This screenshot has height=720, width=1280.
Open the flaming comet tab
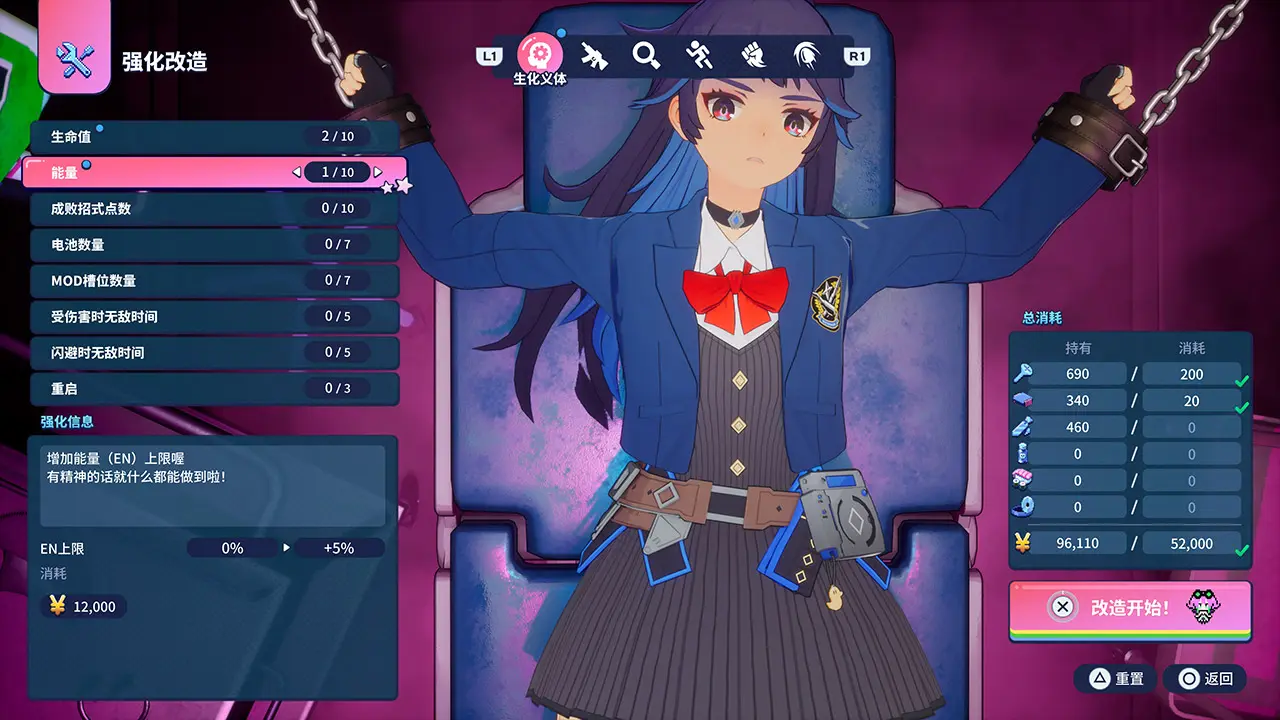[806, 55]
